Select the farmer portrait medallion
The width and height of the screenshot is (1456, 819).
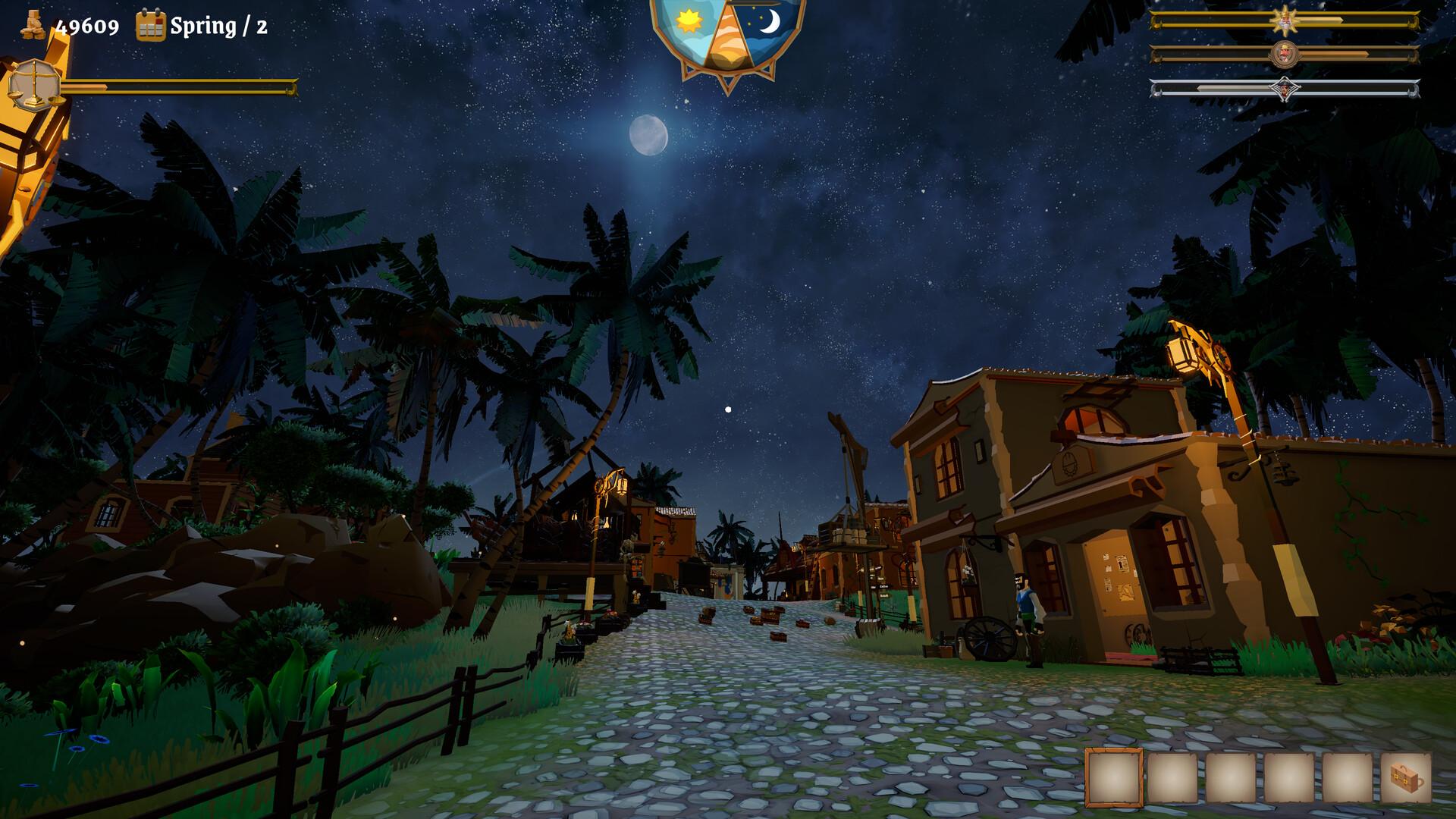[x=1287, y=54]
